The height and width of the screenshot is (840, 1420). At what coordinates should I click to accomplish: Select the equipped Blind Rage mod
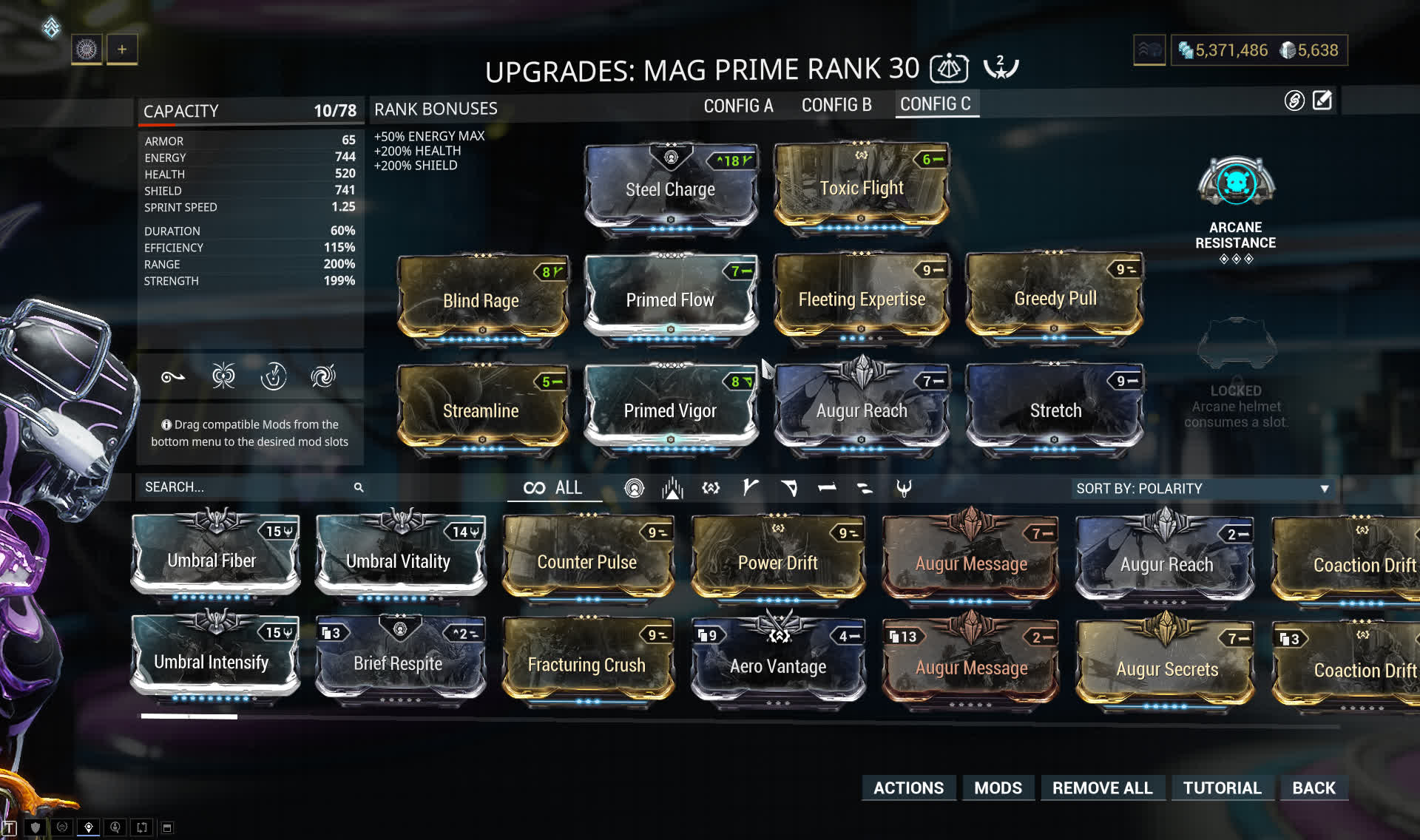pos(481,300)
